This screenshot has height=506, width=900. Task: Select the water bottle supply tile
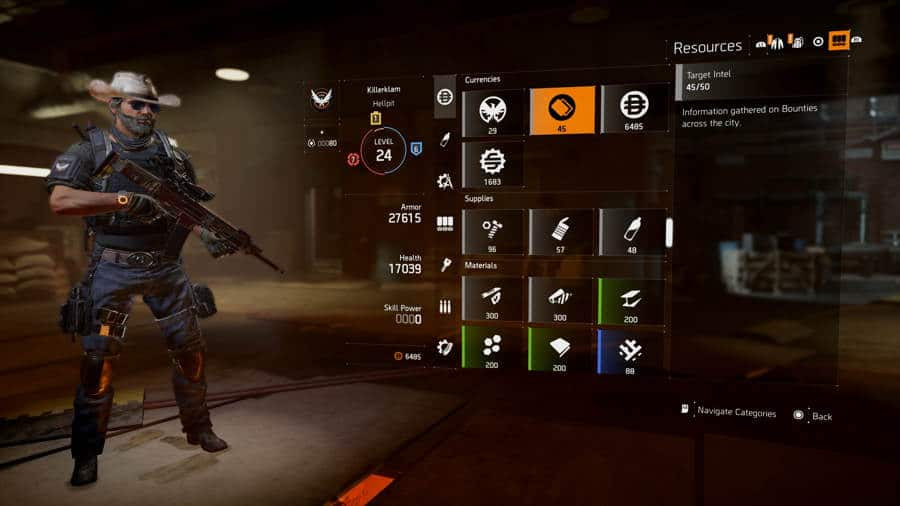pyautogui.click(x=632, y=231)
